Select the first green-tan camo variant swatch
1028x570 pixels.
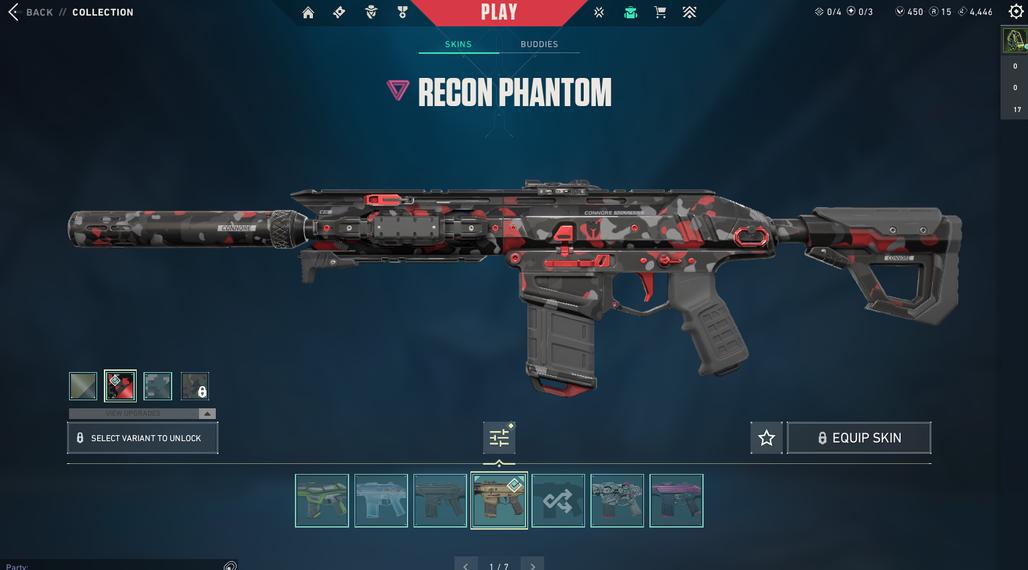pos(83,386)
